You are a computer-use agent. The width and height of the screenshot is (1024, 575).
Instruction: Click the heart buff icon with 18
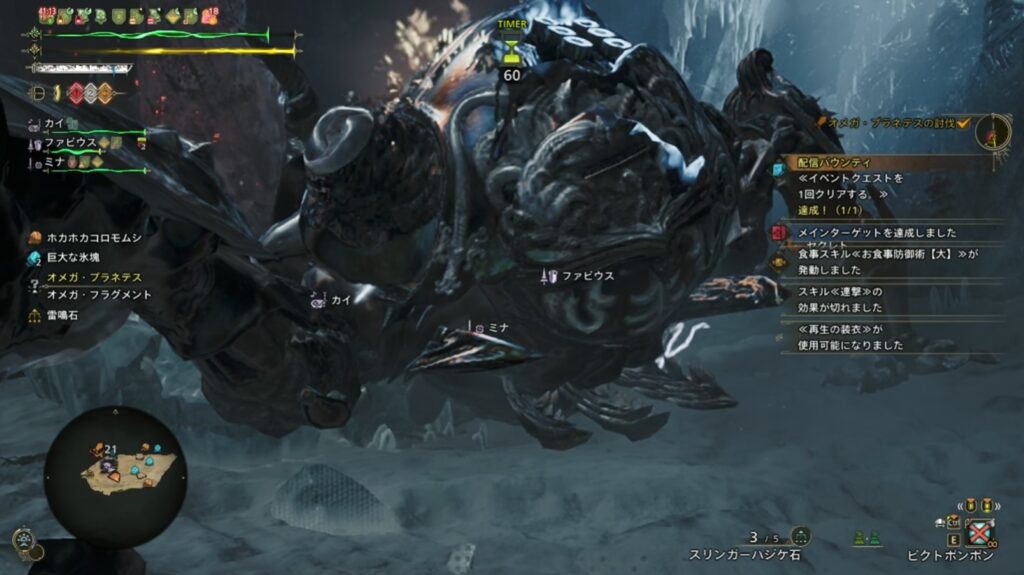(x=211, y=15)
